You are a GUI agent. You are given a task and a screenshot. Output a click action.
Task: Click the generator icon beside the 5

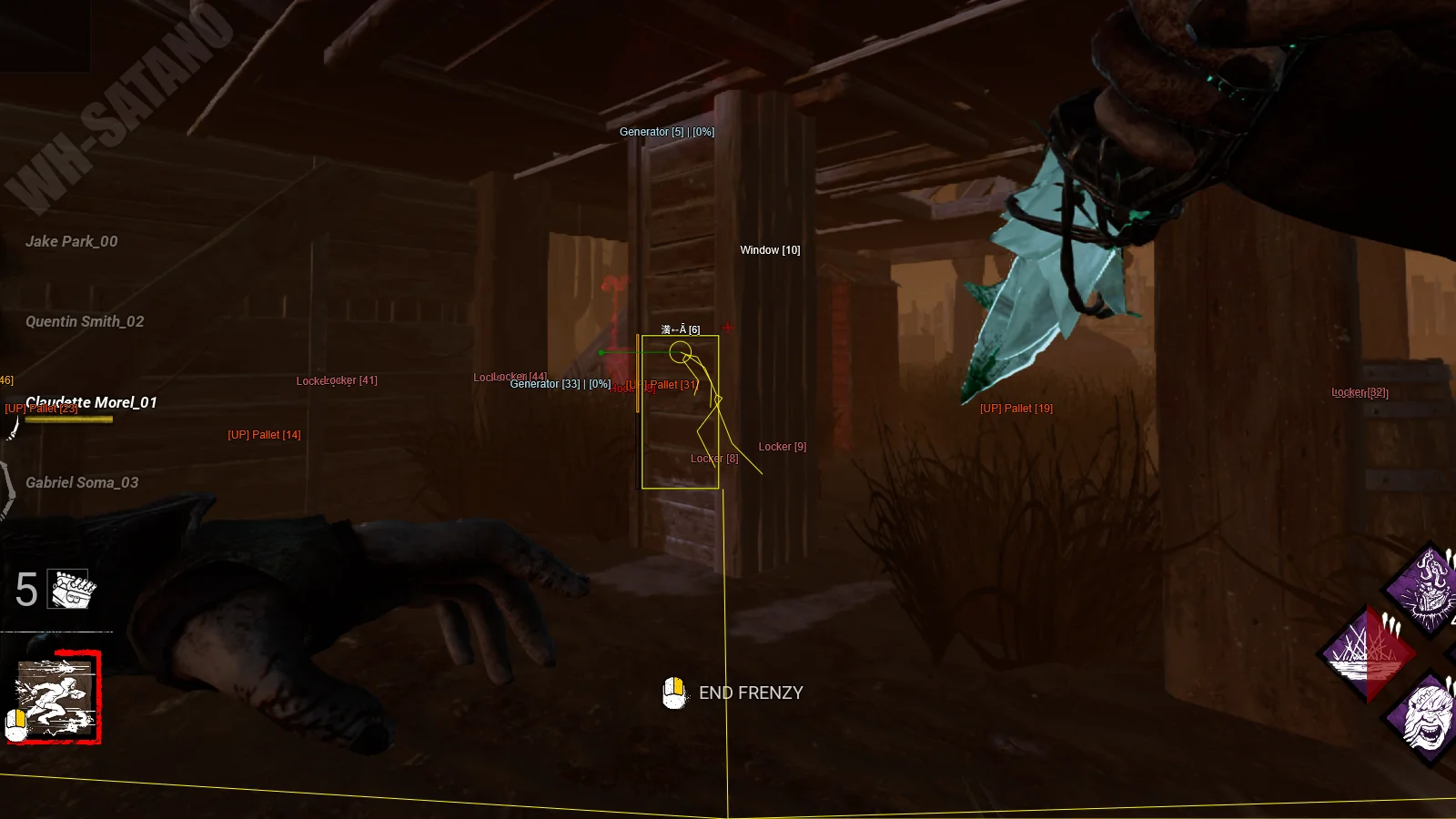[72, 590]
